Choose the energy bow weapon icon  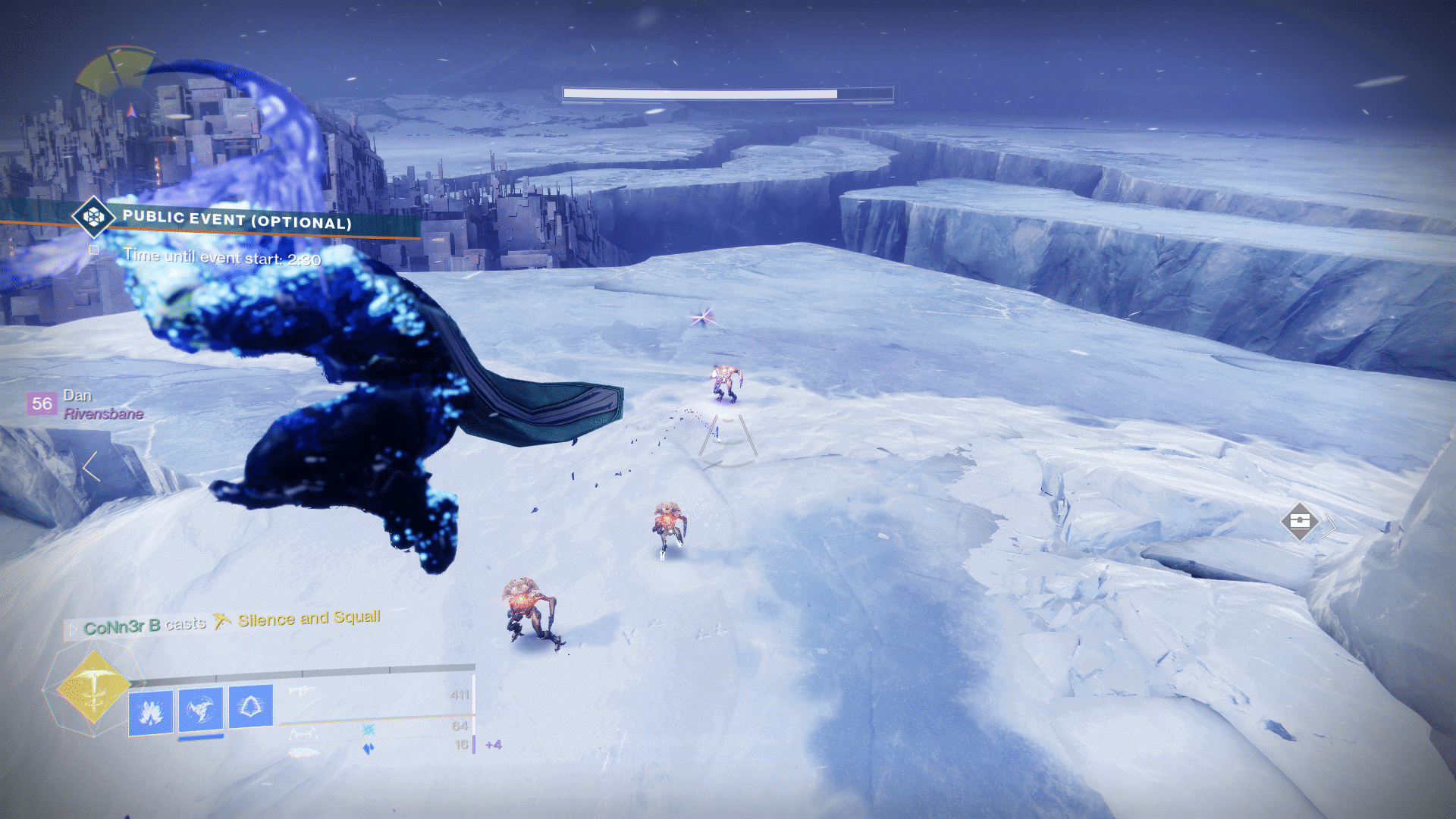303,733
